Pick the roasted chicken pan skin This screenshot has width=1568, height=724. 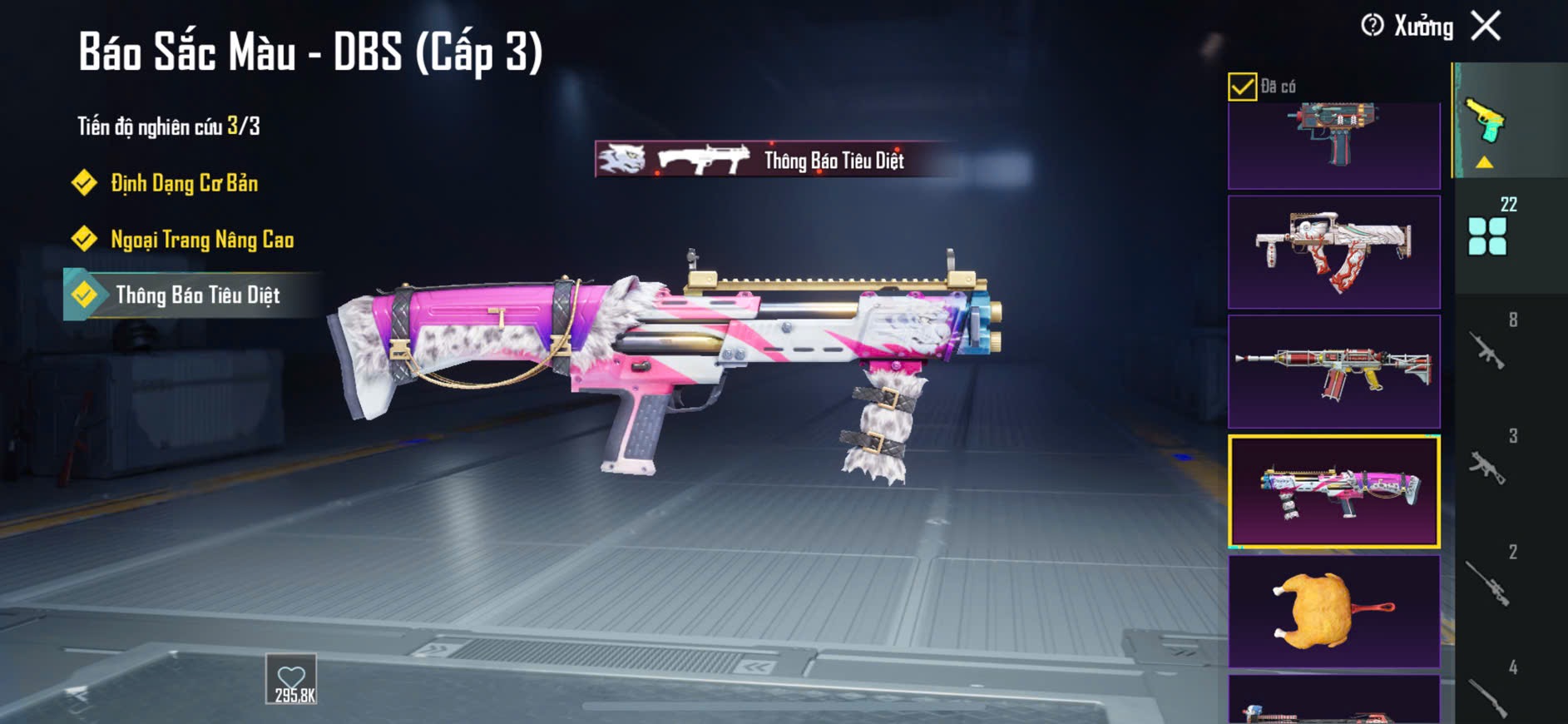[x=1333, y=612]
